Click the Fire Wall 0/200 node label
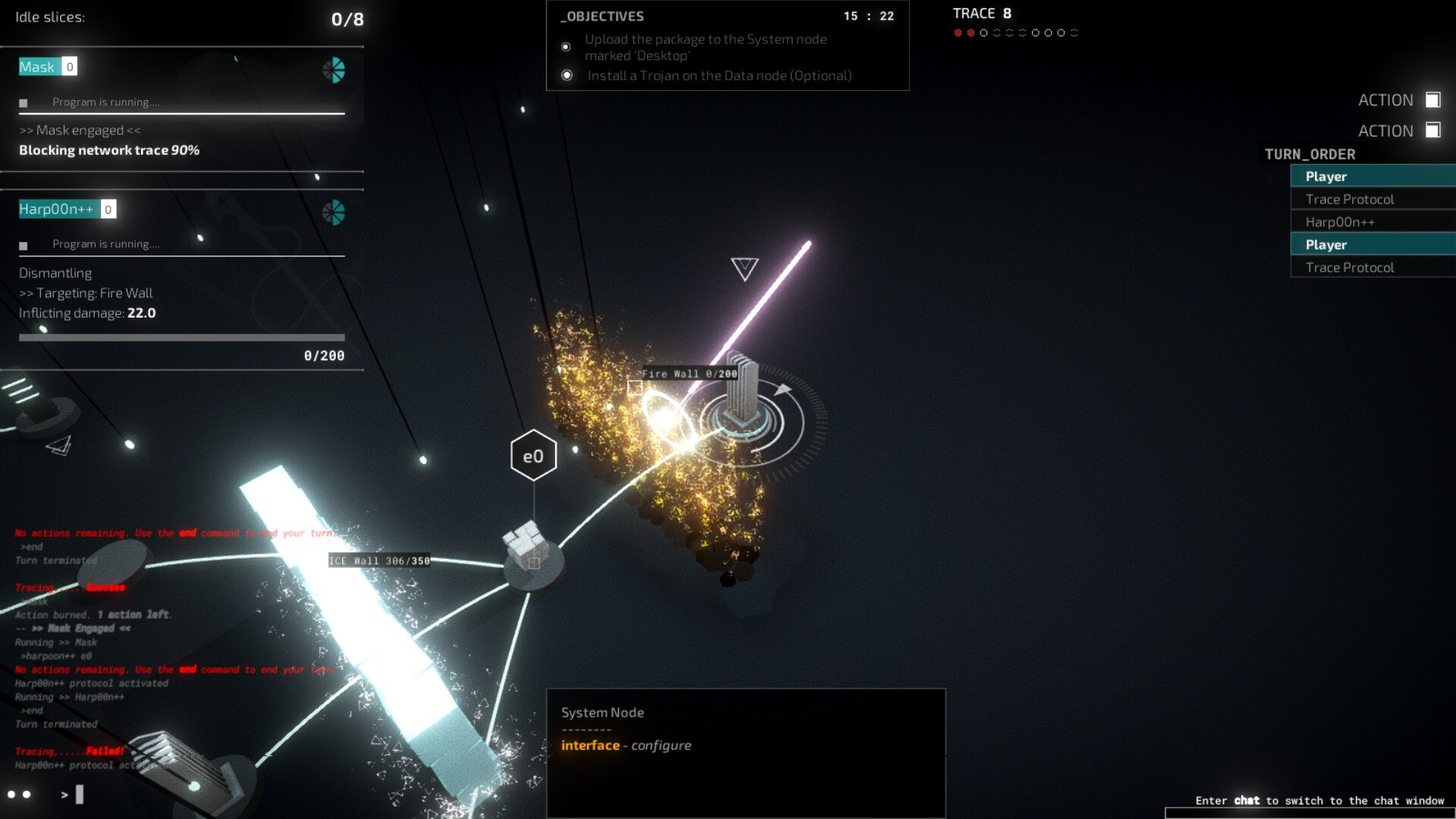Screen dimensions: 1456x819 click(689, 374)
